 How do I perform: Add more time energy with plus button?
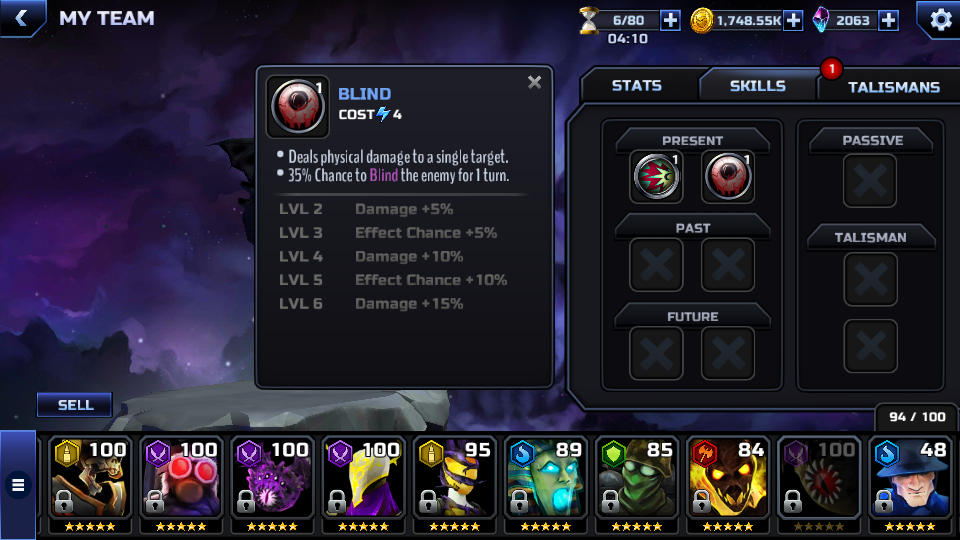tap(670, 19)
